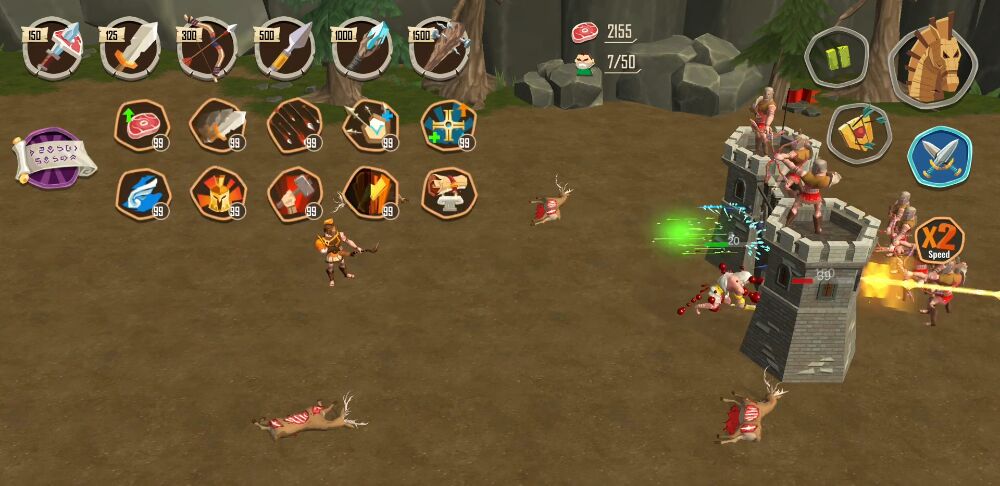Use the meat boost upgrade

(x=142, y=125)
